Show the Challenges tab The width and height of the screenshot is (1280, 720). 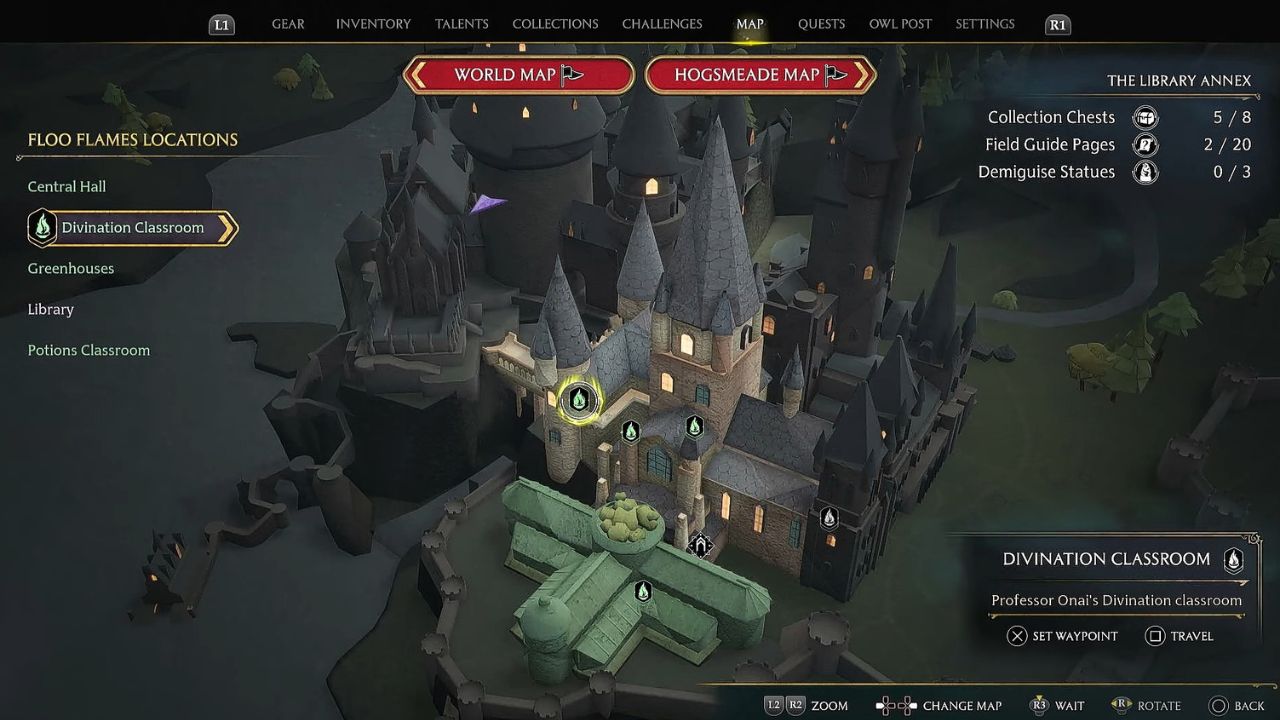(x=662, y=24)
